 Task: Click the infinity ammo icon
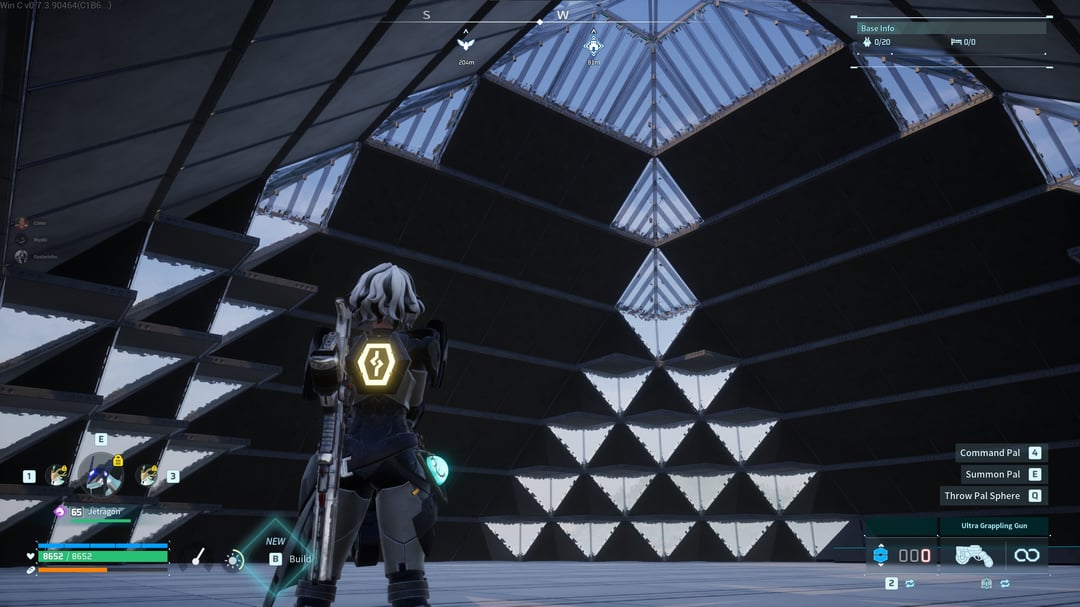click(x=1026, y=555)
